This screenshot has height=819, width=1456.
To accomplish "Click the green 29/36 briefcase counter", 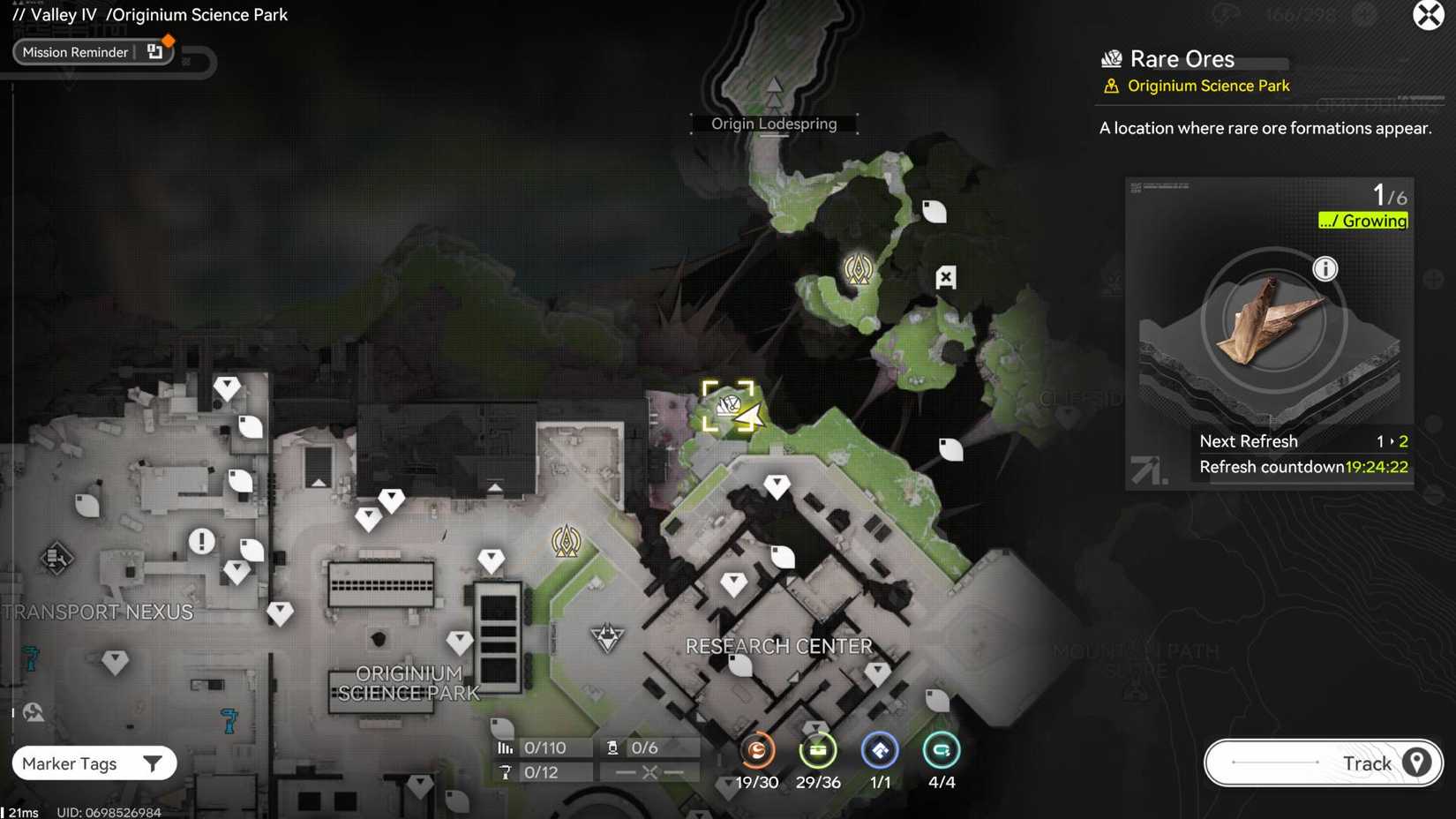I will 818,751.
